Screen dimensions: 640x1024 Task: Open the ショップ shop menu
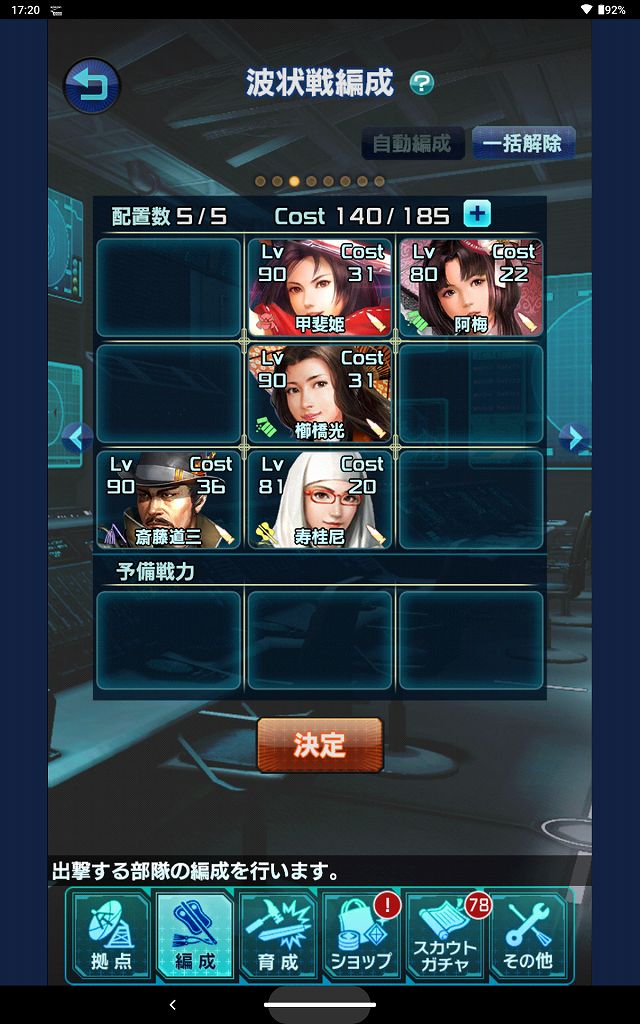pos(361,935)
